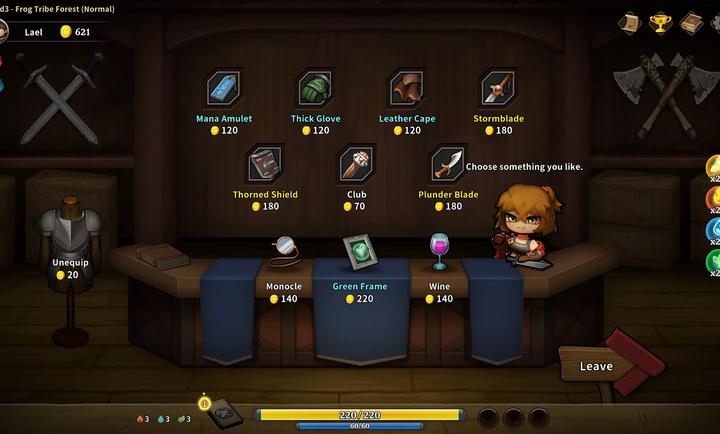This screenshot has height=434, width=720.
Task: Buy the Mana Amulet for 120 gold
Action: point(224,89)
